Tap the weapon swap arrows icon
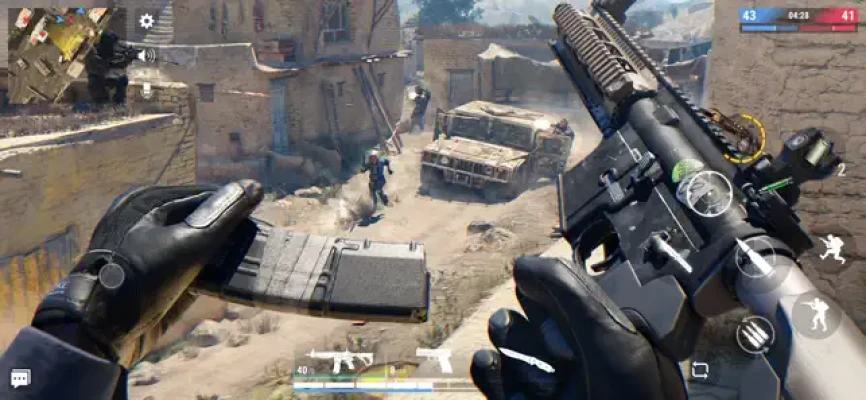Screen dimensions: 866x400 (700, 370)
